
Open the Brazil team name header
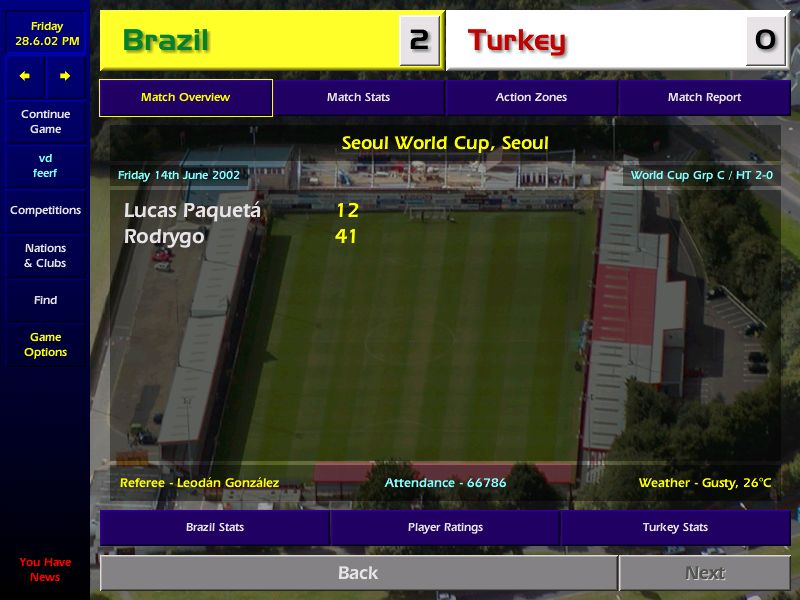(166, 41)
